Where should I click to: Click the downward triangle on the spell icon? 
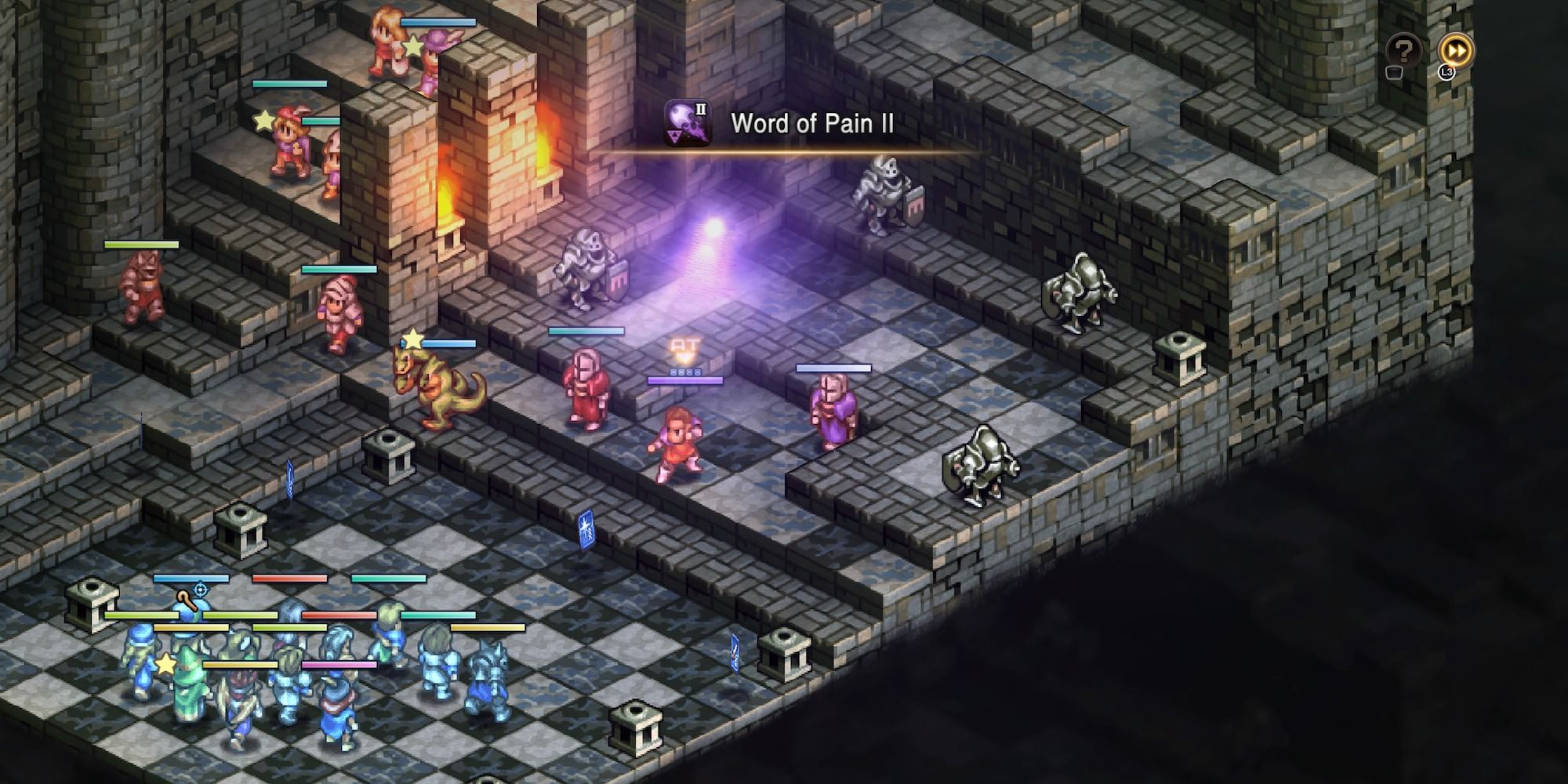[675, 136]
